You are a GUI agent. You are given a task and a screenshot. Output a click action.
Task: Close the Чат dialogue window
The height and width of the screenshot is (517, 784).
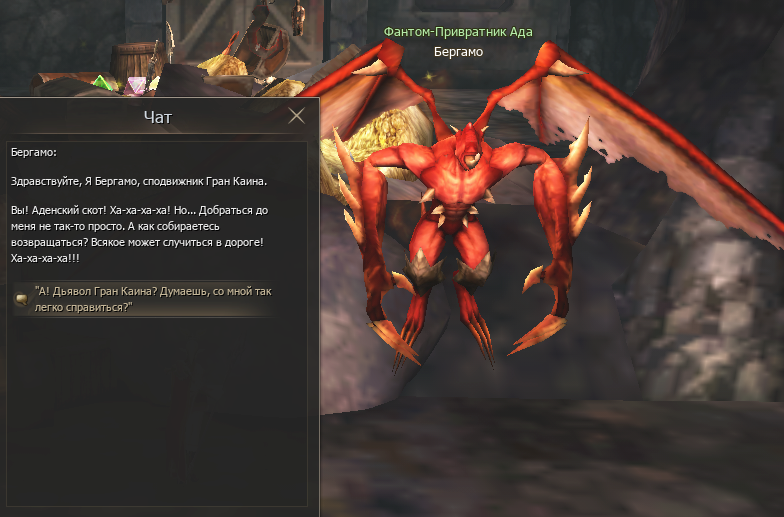click(296, 116)
